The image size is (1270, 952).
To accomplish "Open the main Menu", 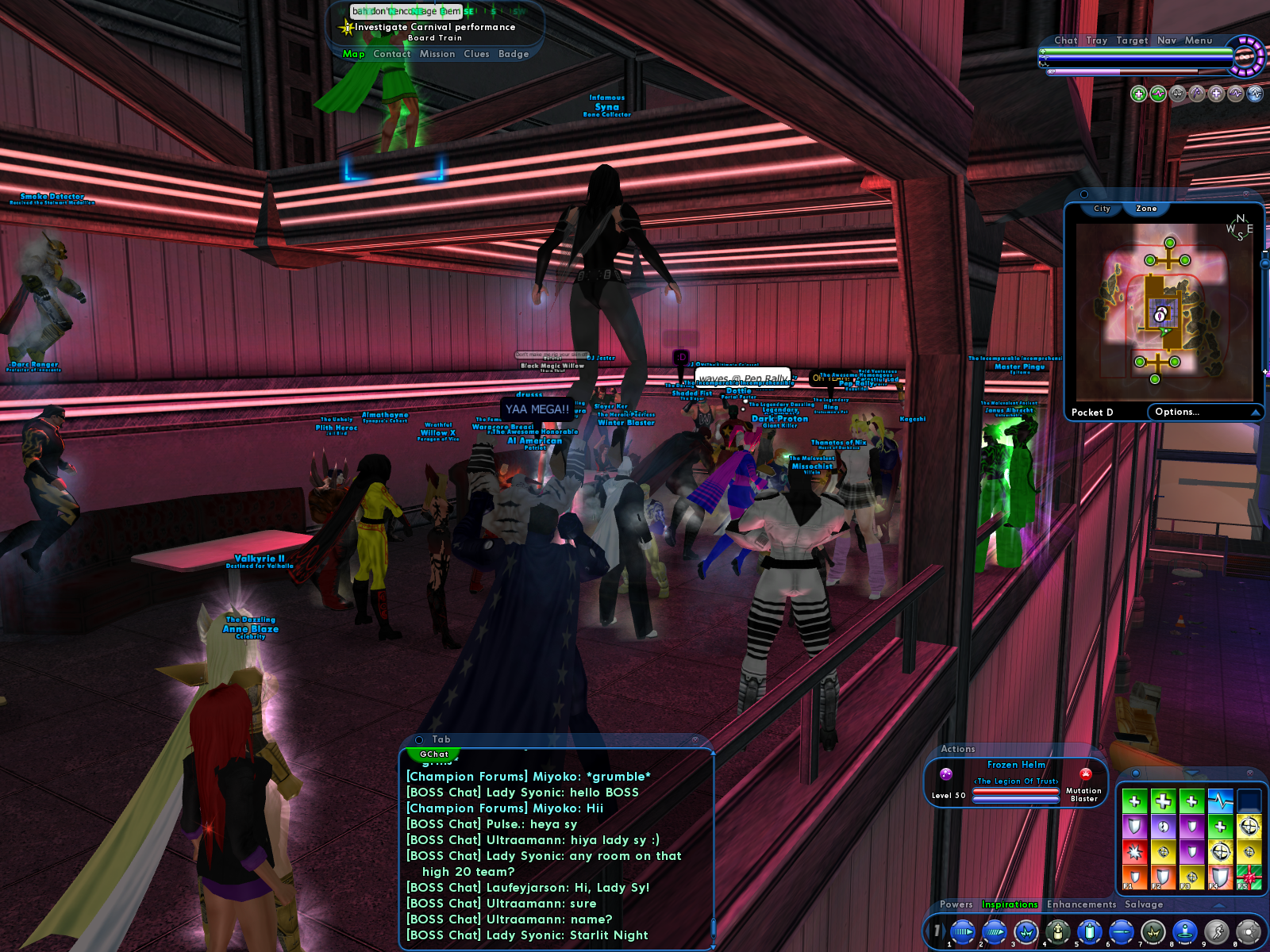I will click(1198, 40).
